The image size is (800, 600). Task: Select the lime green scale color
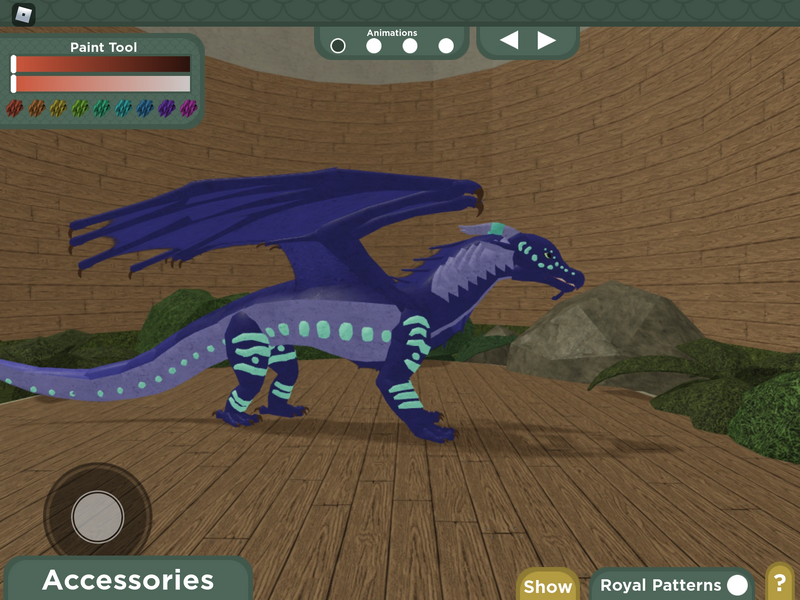(x=80, y=108)
